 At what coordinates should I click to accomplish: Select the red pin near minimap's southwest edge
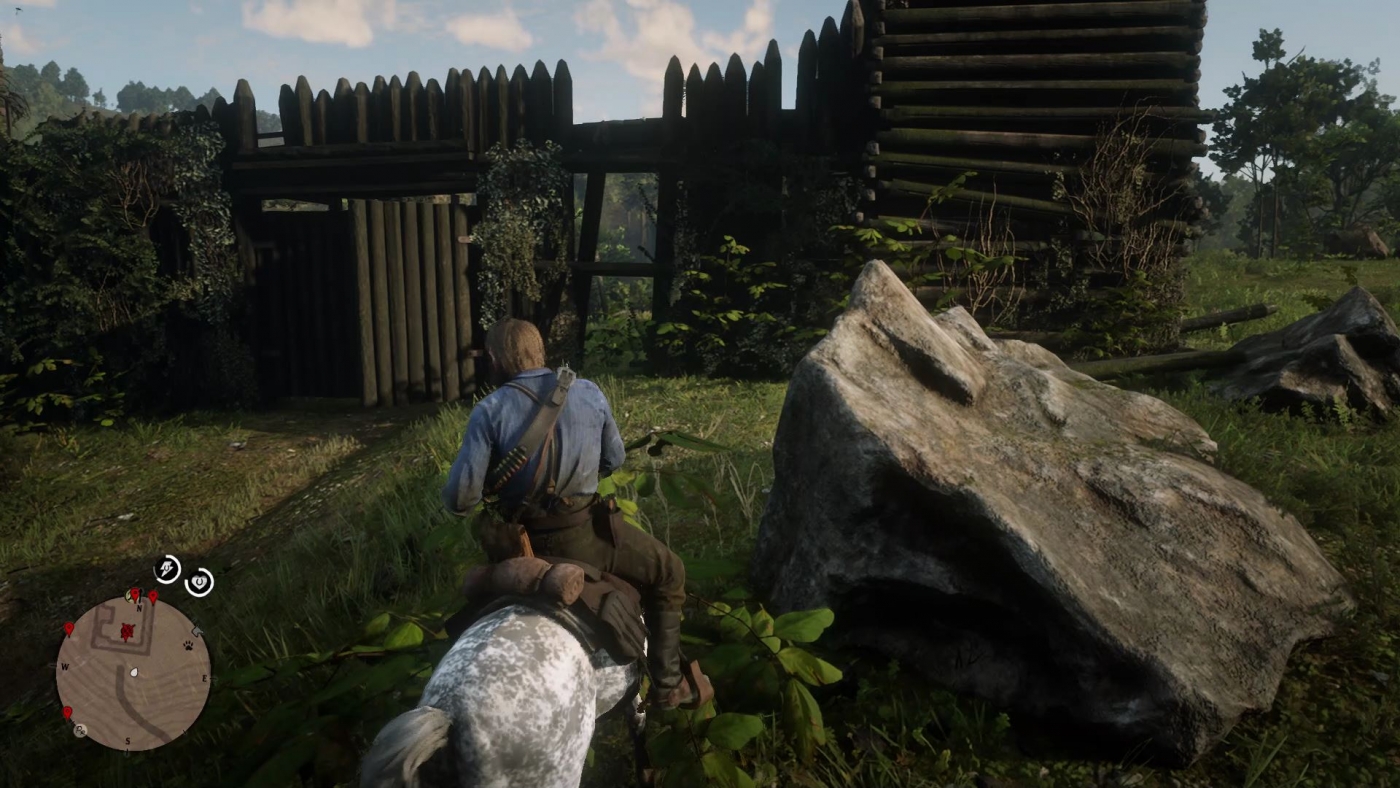pos(68,713)
